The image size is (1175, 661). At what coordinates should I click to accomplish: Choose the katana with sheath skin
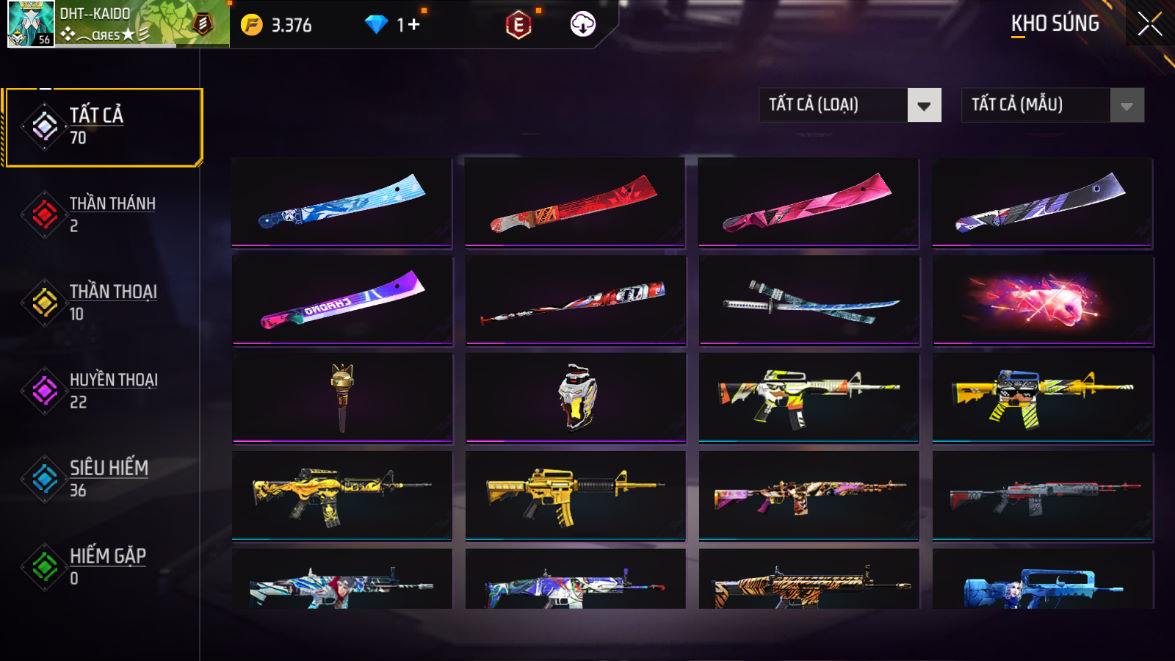coord(809,299)
